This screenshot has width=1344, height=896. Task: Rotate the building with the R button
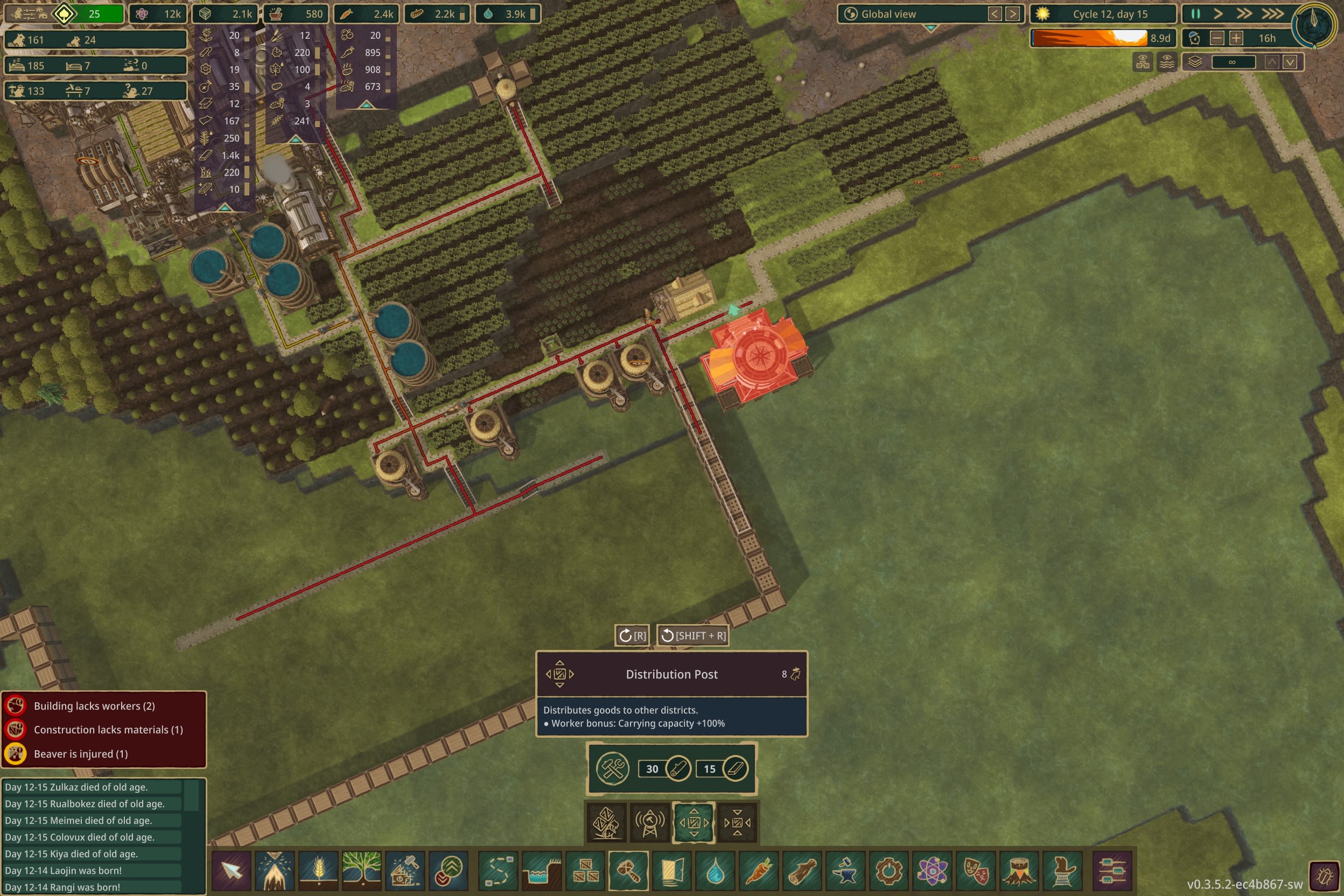(633, 635)
